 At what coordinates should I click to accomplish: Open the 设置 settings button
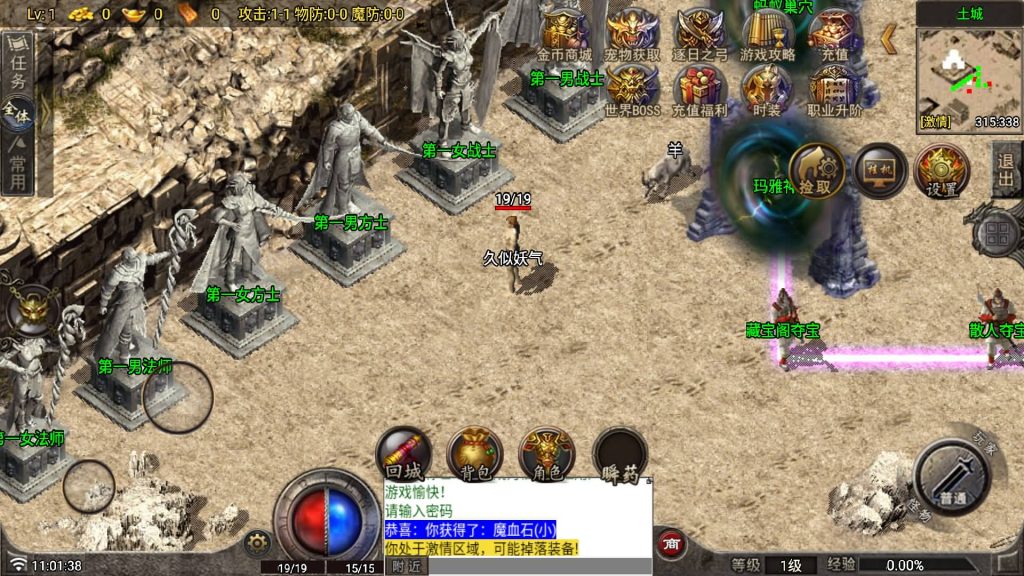pyautogui.click(x=942, y=171)
